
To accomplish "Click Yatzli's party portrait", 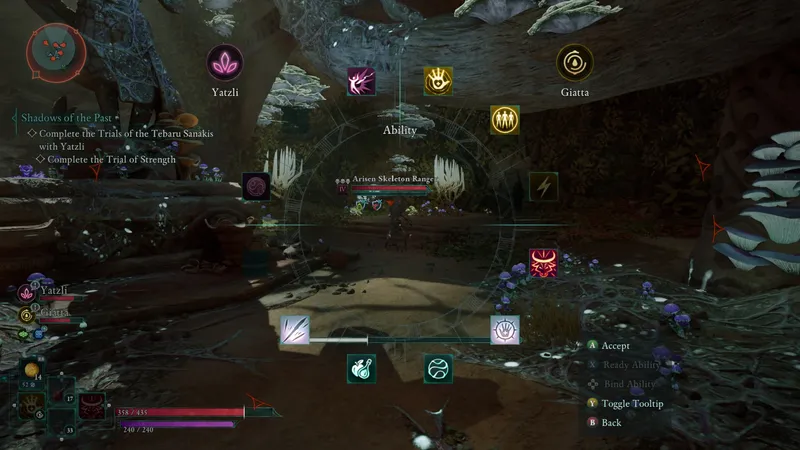I will tap(27, 292).
